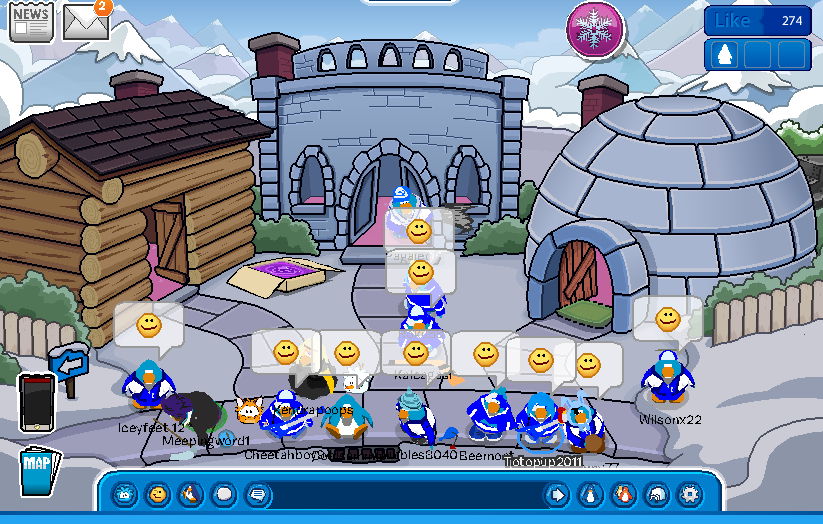This screenshot has width=823, height=524.
Task: Open the safe chat messages bubble
Action: click(256, 494)
